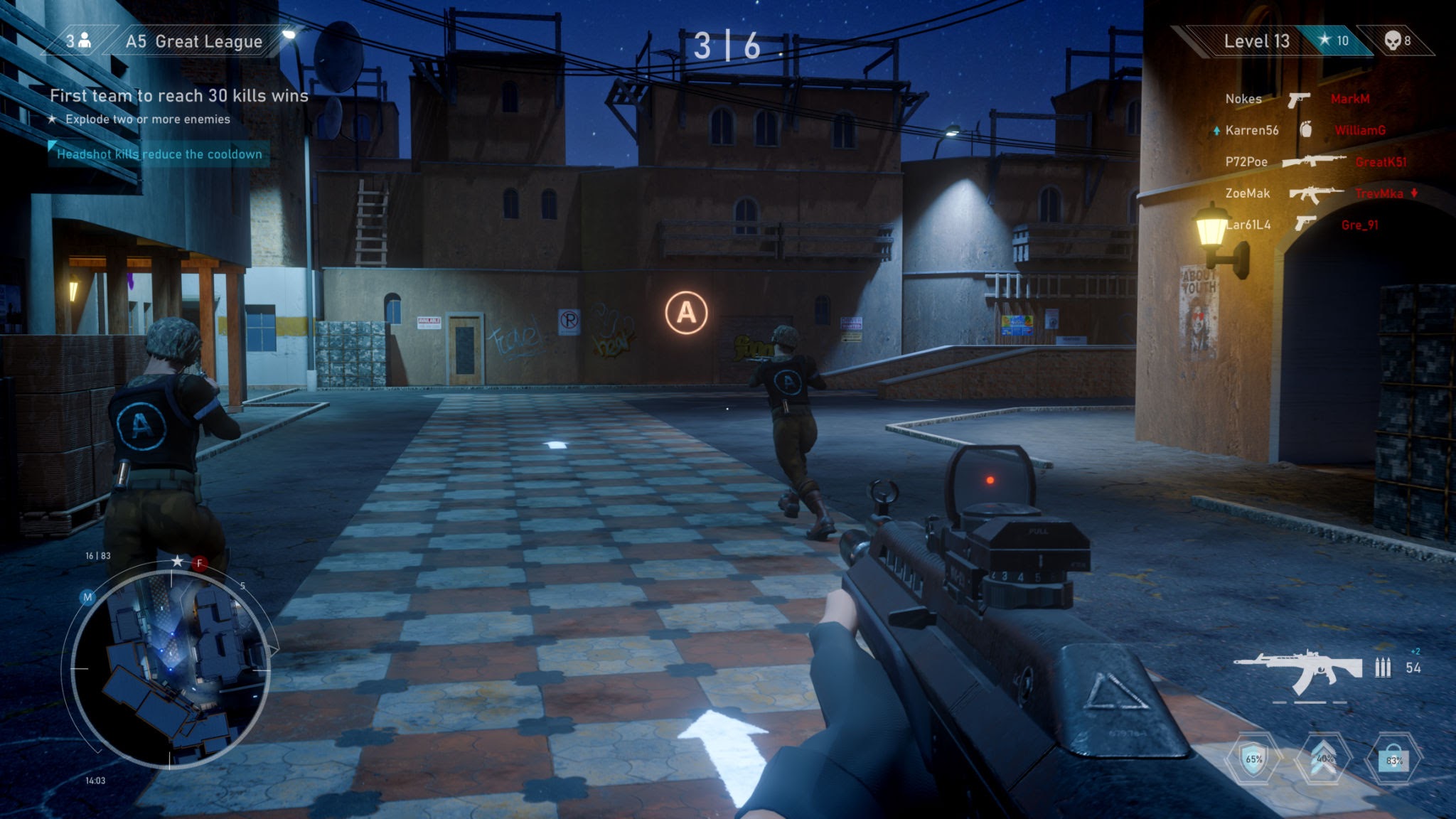Click the "Explode two or more enemies" objective
Viewport: 1456px width, 819px height.
(147, 119)
